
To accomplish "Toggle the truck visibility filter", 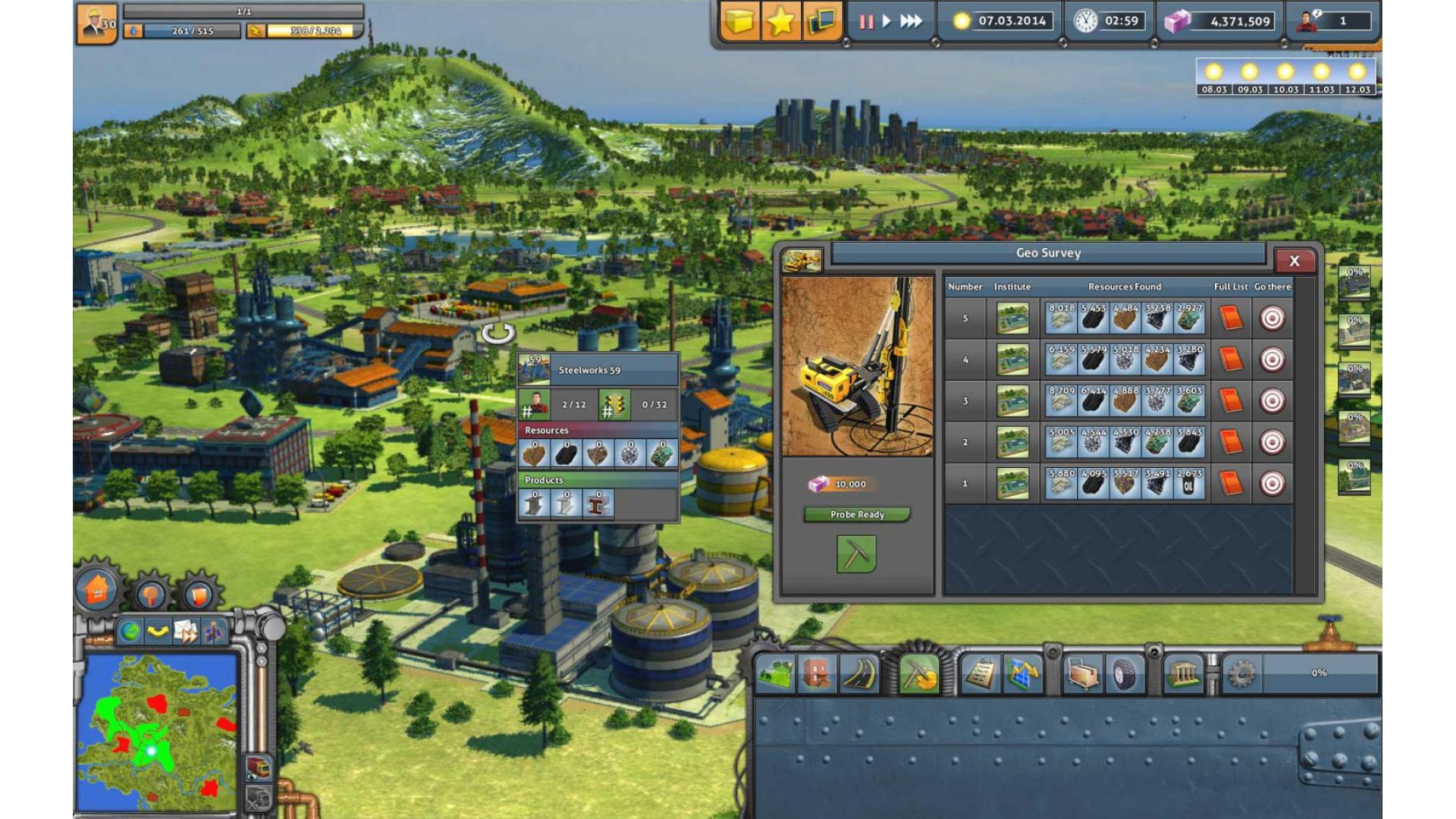I will [258, 767].
